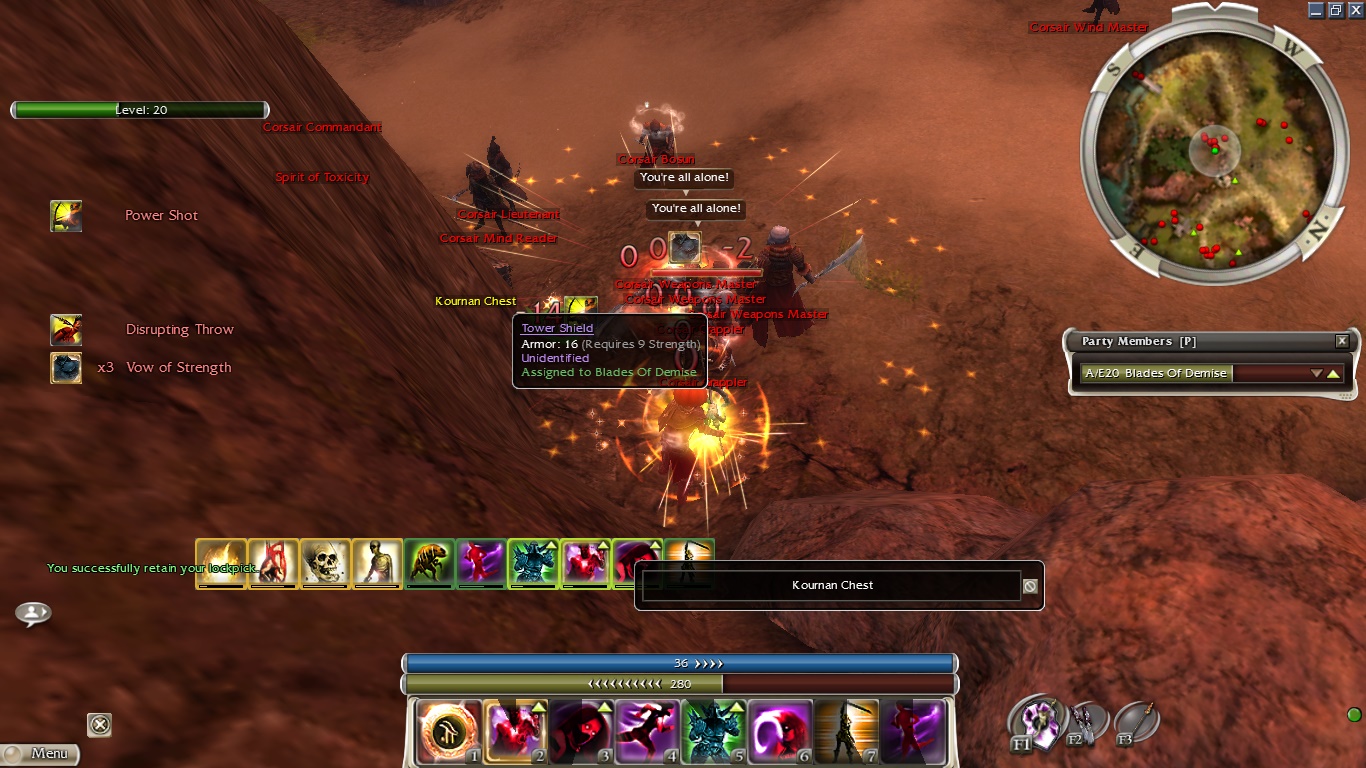Activate the sword stance skill in slot 7
Viewport: 1366px width, 768px height.
844,730
